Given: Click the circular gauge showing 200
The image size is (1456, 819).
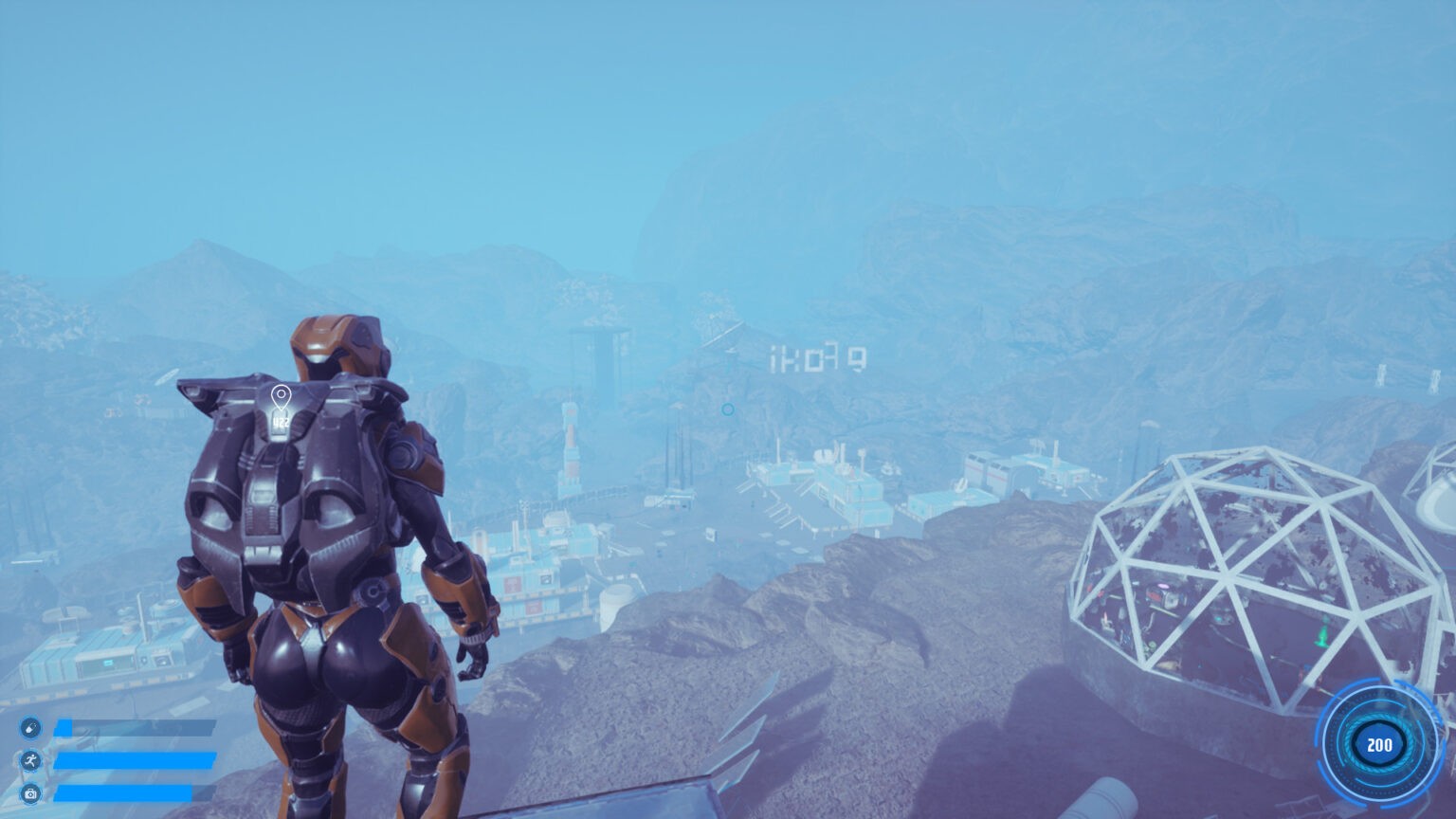Looking at the screenshot, I should click(x=1379, y=745).
